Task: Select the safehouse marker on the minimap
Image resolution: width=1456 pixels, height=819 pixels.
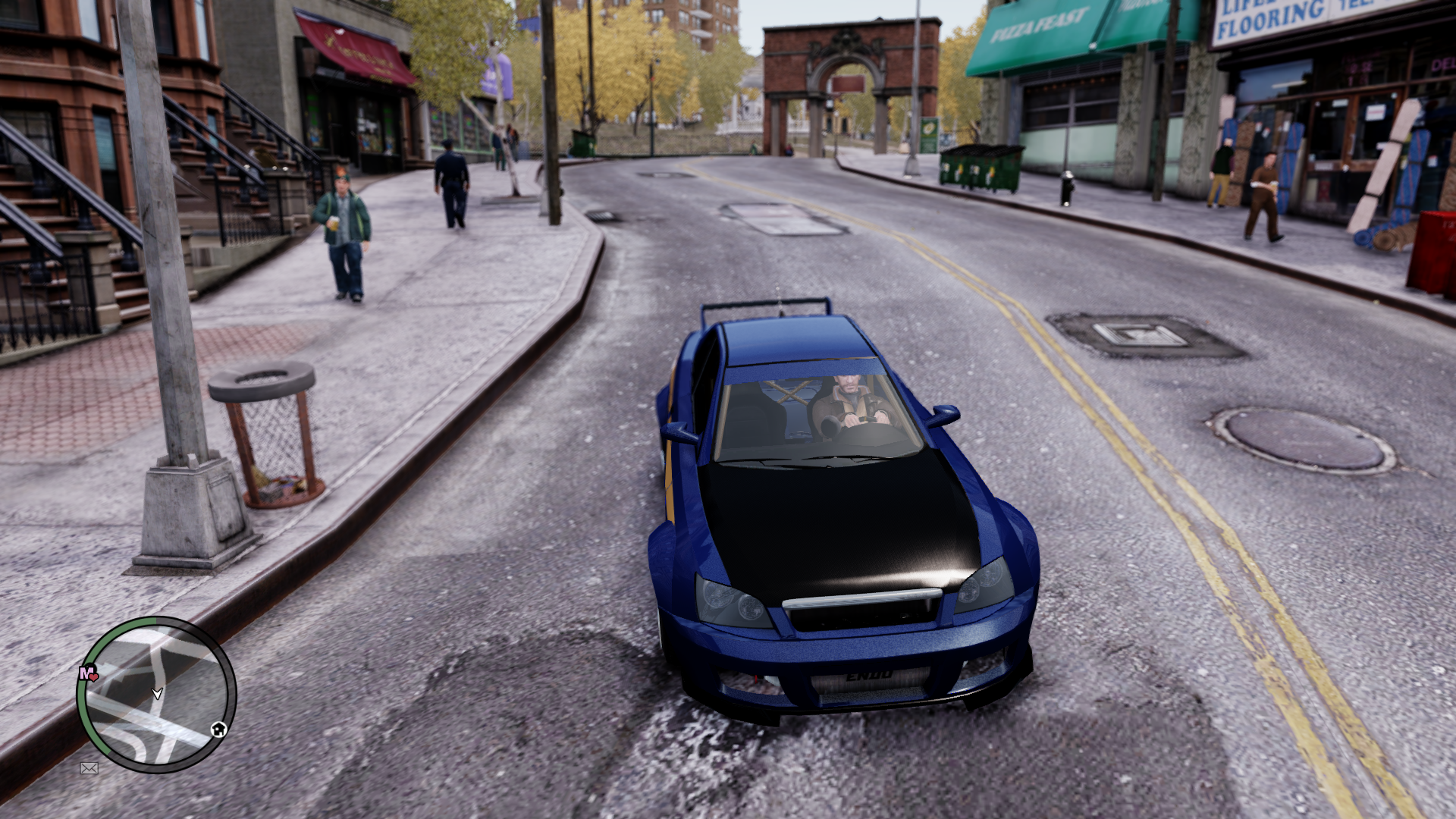Action: pos(218,730)
